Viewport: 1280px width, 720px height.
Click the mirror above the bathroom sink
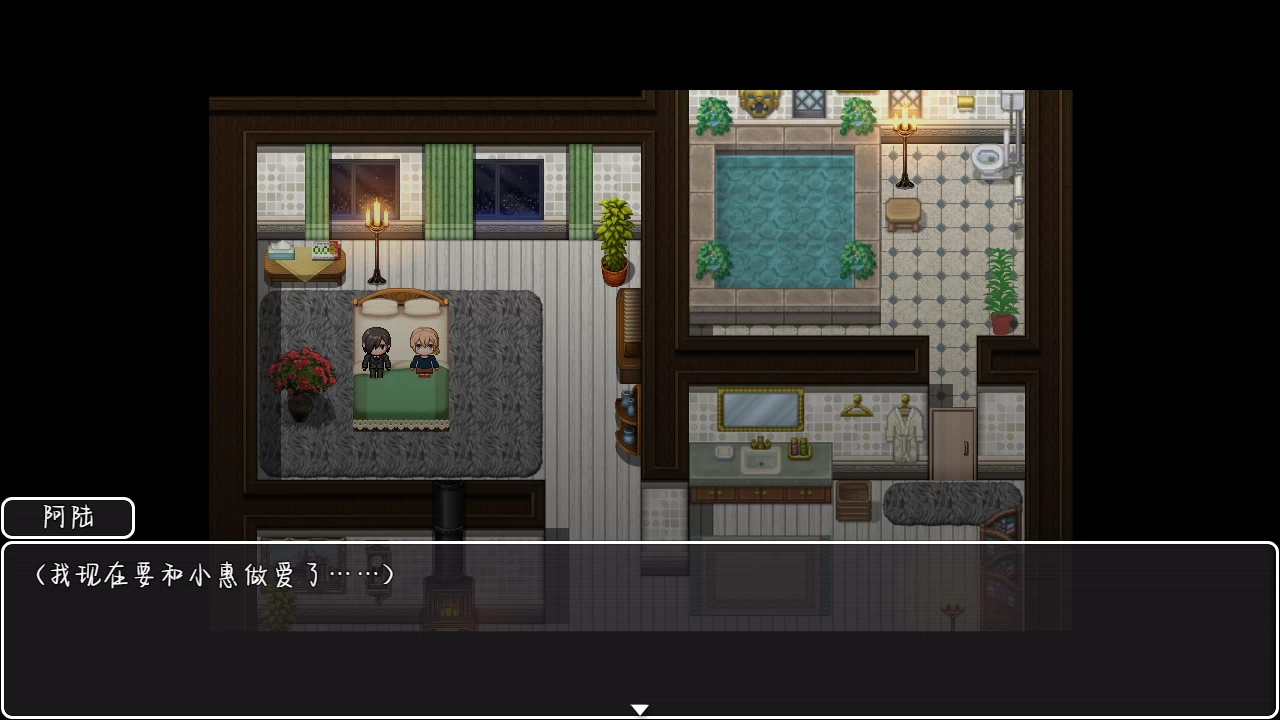coord(760,408)
